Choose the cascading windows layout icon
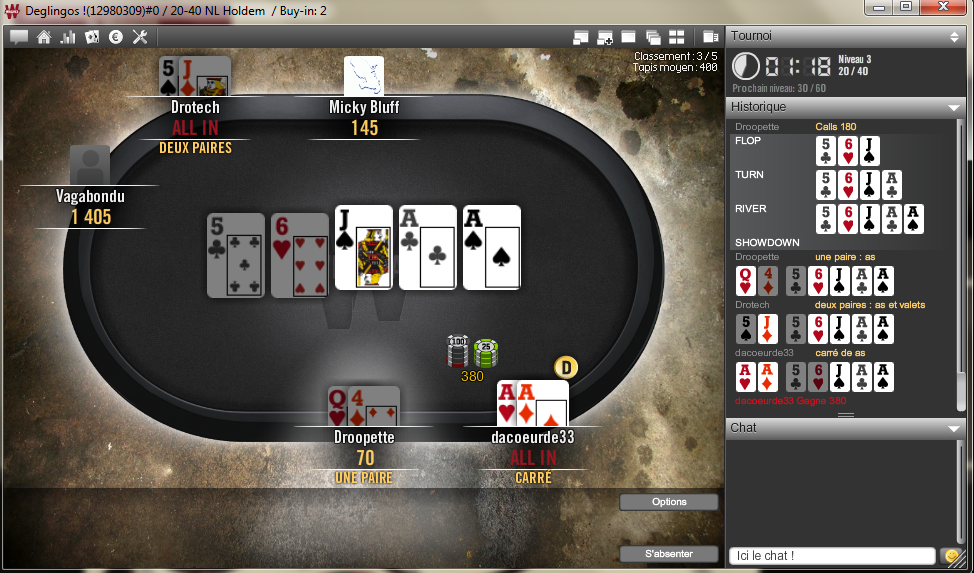974x573 pixels. tap(652, 37)
